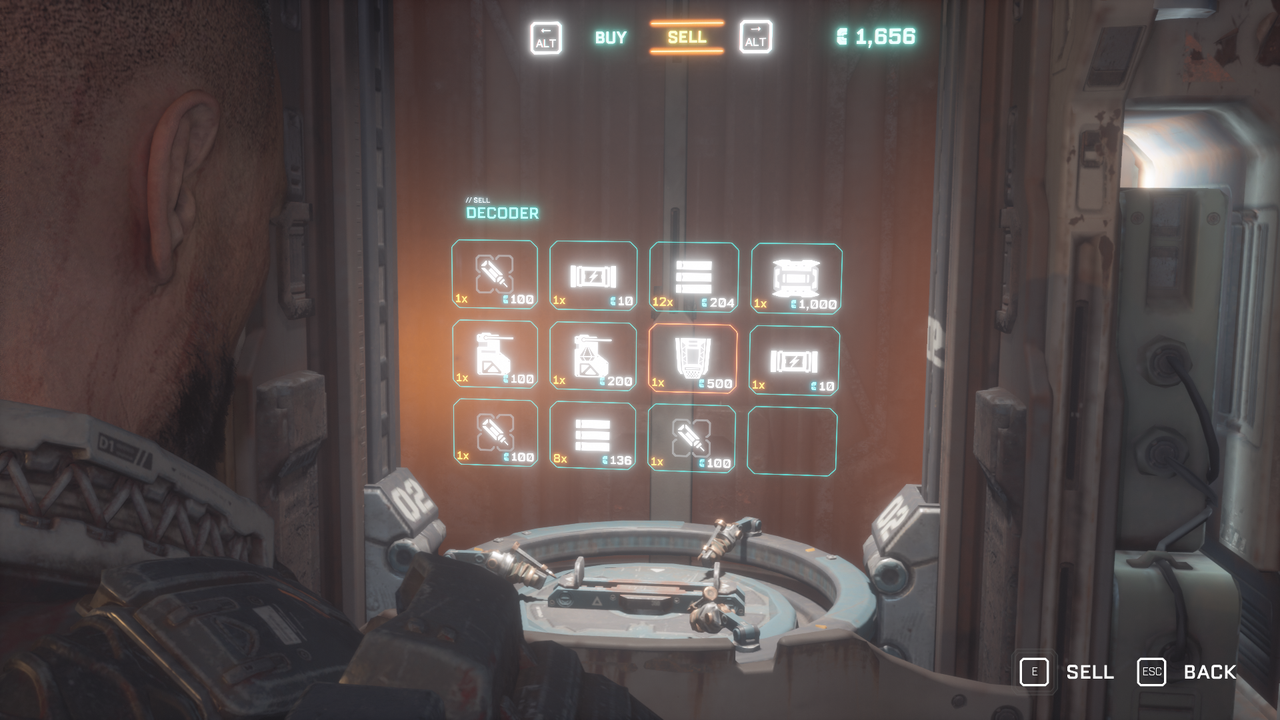1280x720 pixels.
Task: Select the Decoder item priced 500 credits
Action: point(694,357)
